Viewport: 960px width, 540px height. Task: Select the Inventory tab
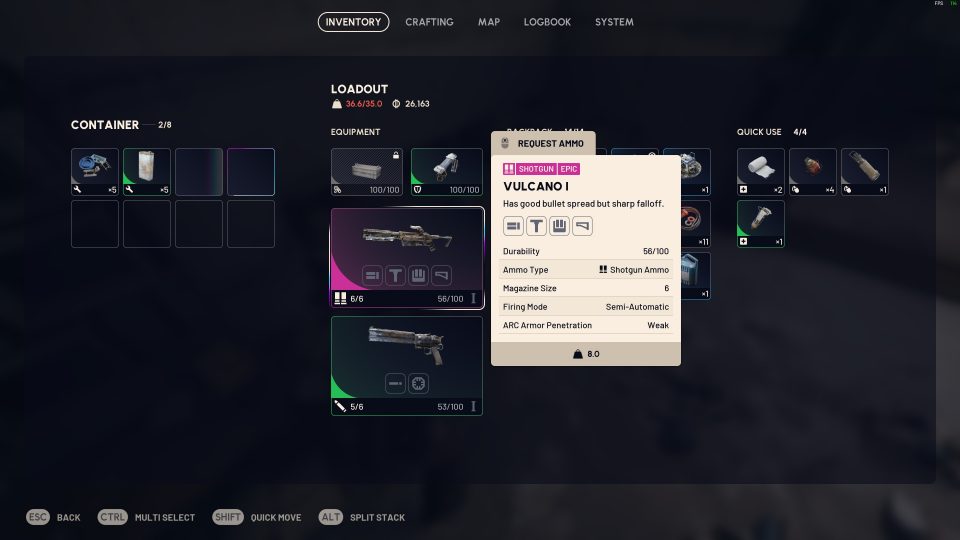tap(353, 22)
